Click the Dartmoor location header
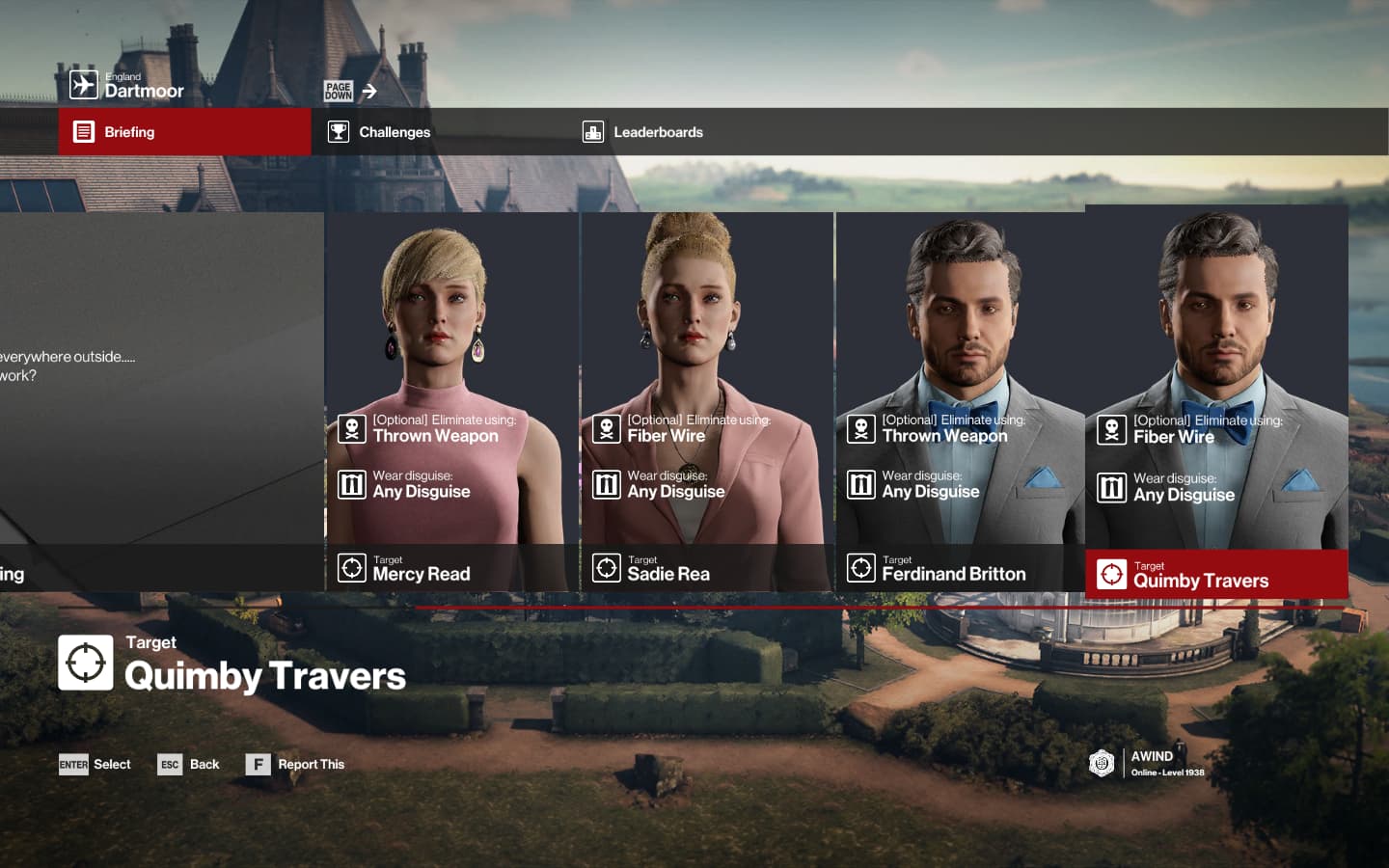 [126, 86]
